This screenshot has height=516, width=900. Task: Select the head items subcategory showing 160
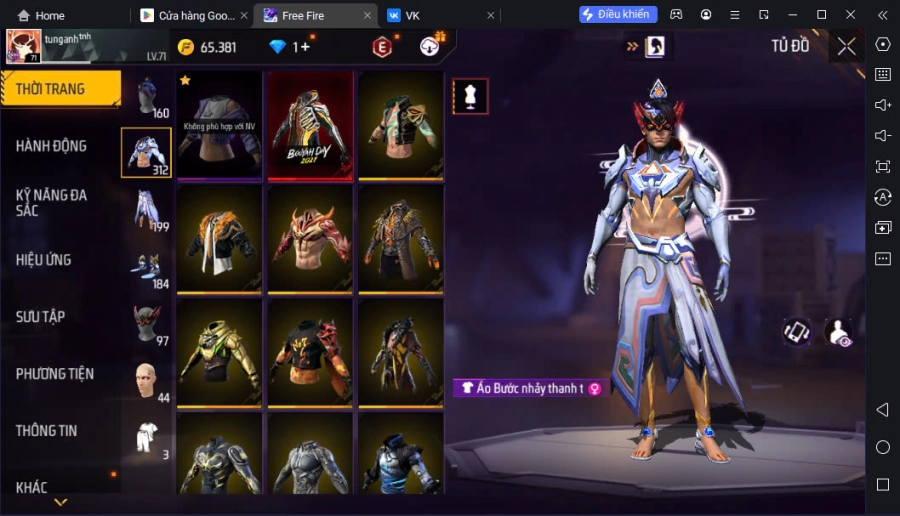click(147, 97)
